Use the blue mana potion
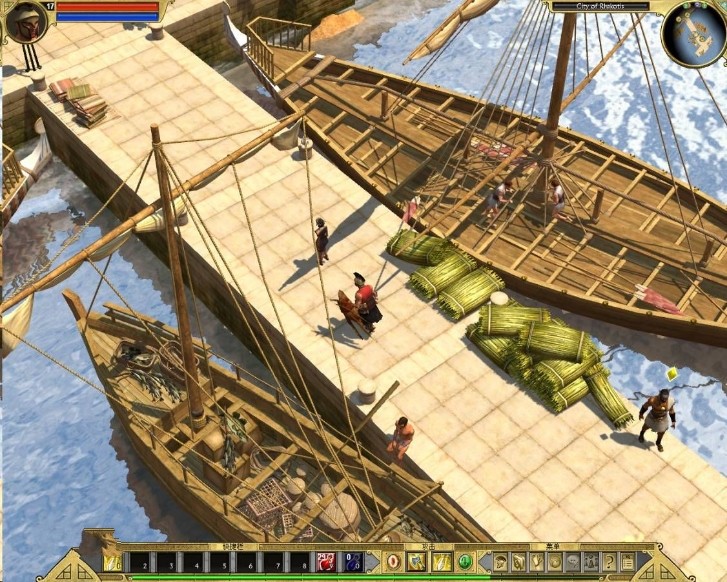 click(x=351, y=562)
